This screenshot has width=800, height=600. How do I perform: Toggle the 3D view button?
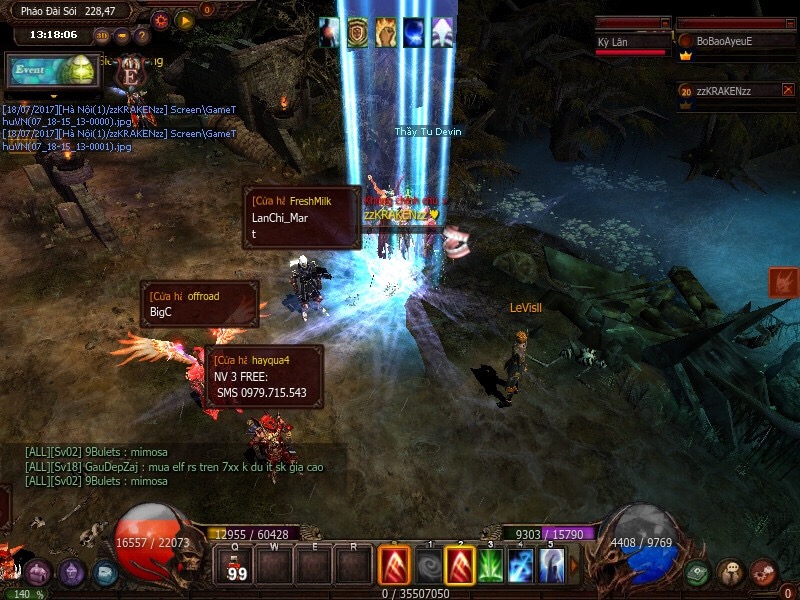point(102,35)
